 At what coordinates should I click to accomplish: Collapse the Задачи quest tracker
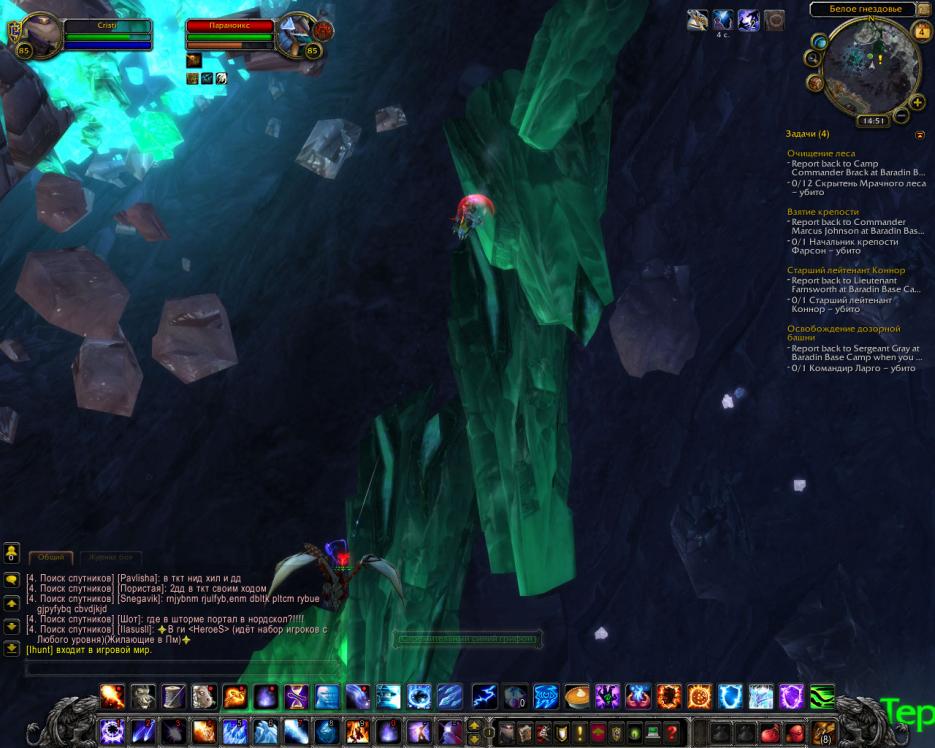click(x=920, y=134)
